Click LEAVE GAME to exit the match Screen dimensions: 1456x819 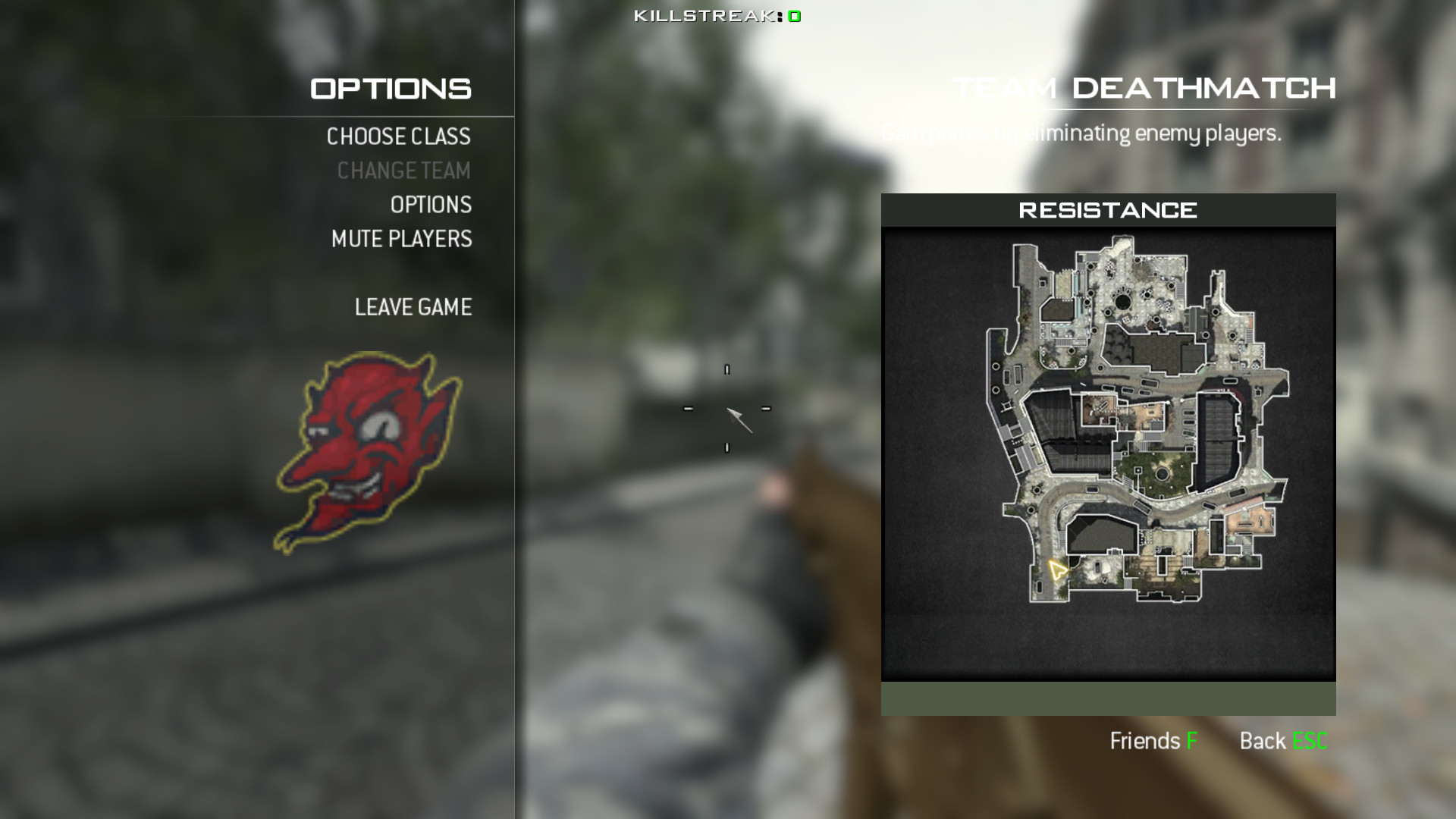click(413, 307)
